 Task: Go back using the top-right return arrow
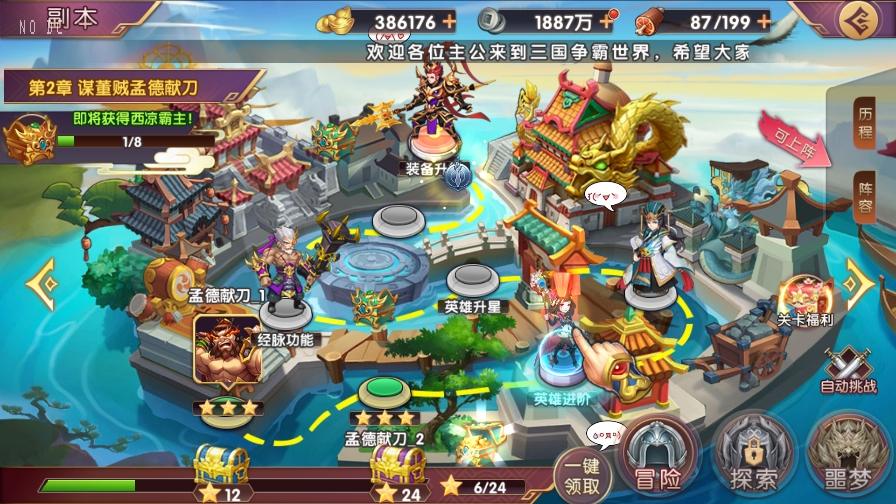click(x=855, y=21)
